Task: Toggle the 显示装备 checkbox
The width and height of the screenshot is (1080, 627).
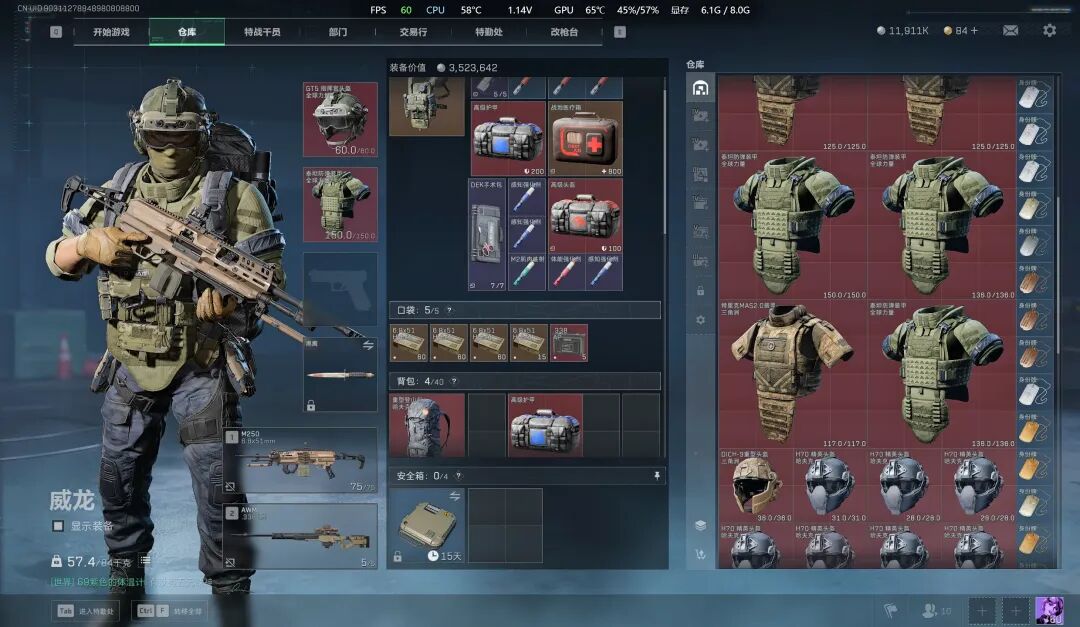Action: click(58, 526)
